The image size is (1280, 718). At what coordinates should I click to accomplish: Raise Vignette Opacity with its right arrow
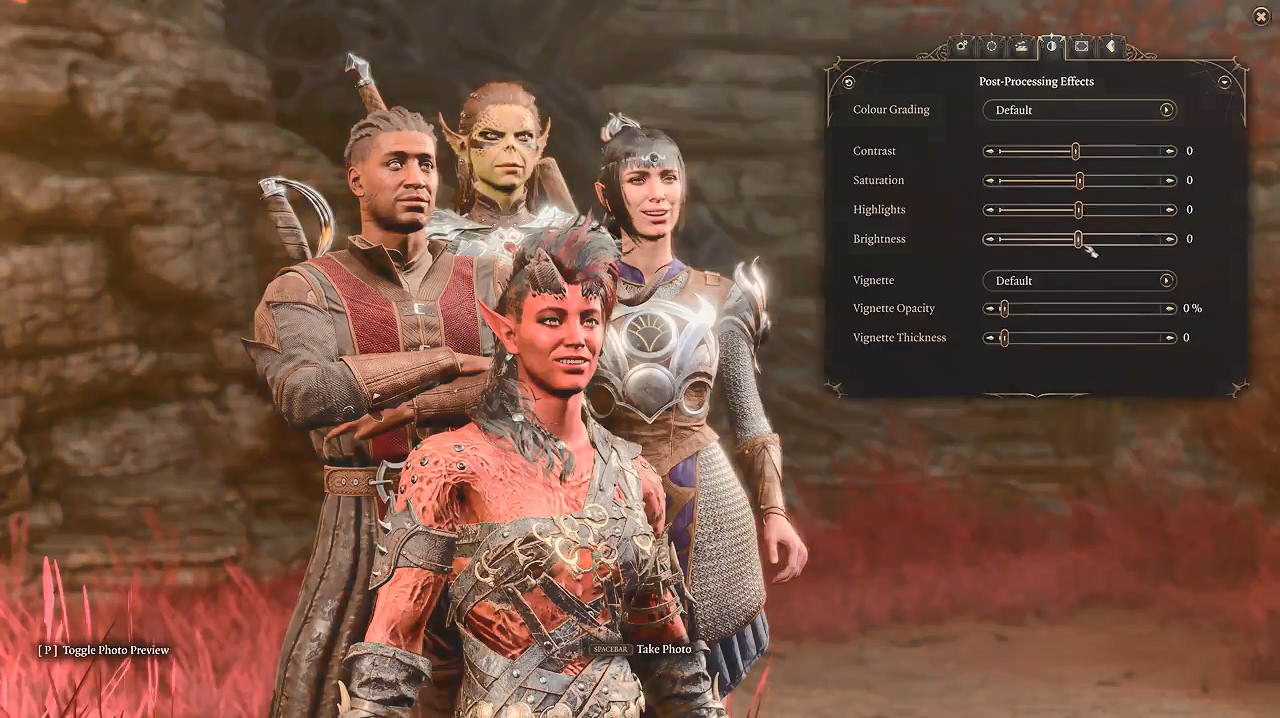point(1169,309)
